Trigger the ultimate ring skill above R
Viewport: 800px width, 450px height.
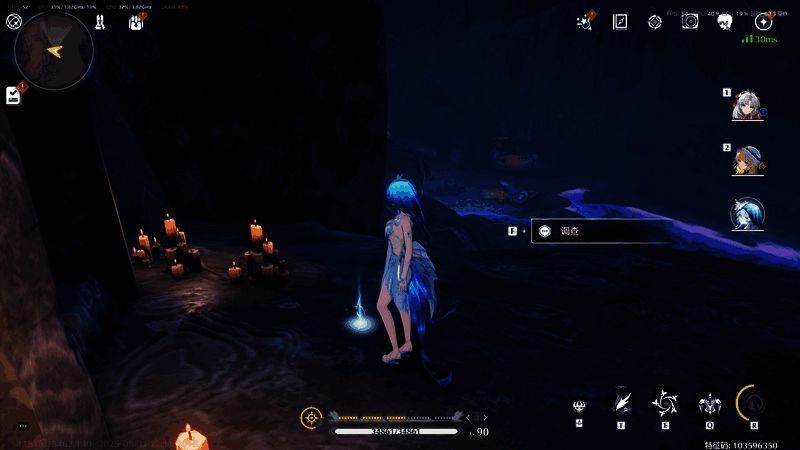click(x=753, y=402)
